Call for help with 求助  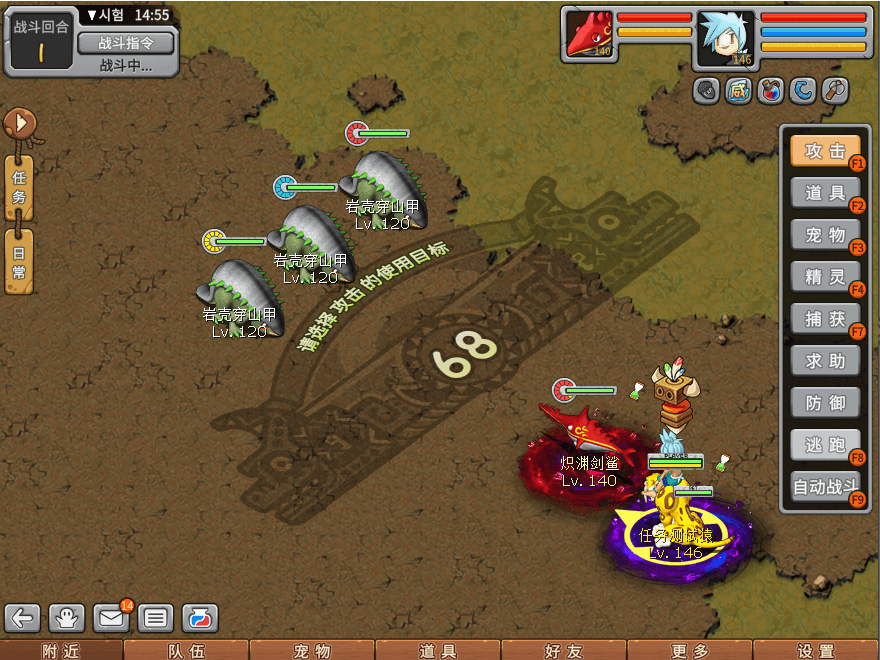tap(825, 361)
